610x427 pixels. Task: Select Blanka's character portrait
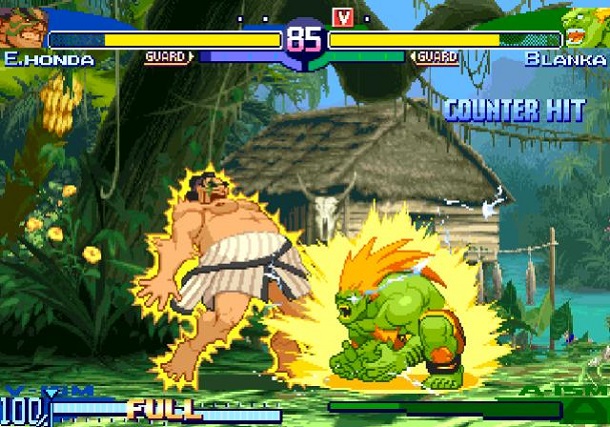585,27
